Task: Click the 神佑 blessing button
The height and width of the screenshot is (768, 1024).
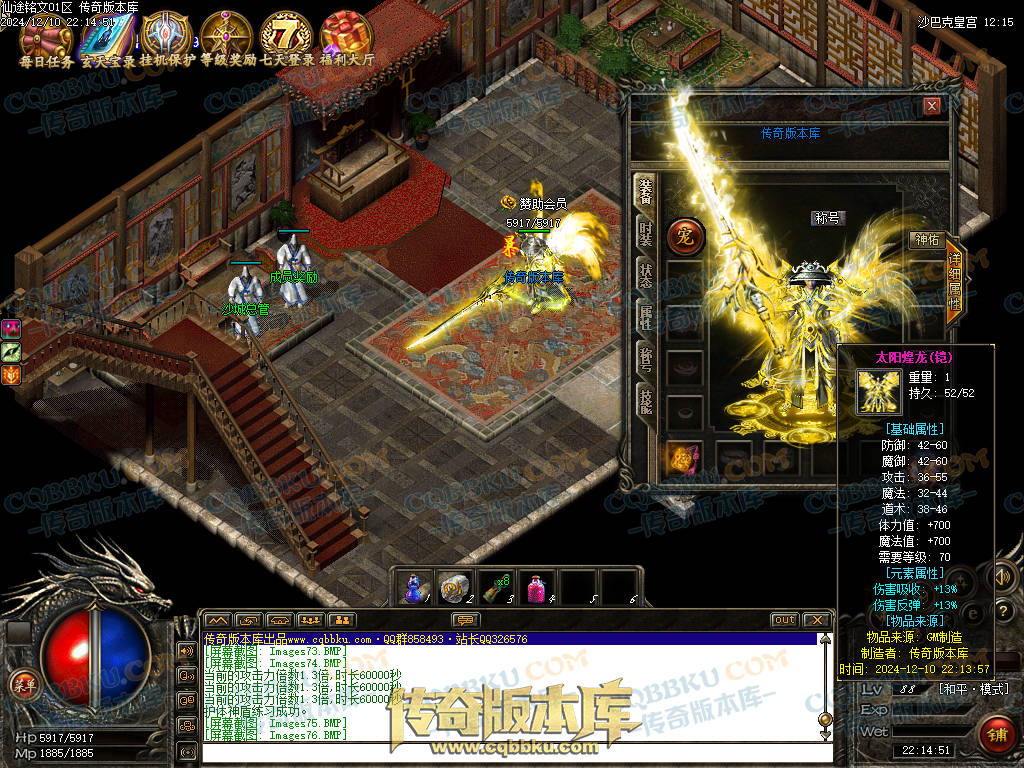Action: pyautogui.click(x=926, y=240)
